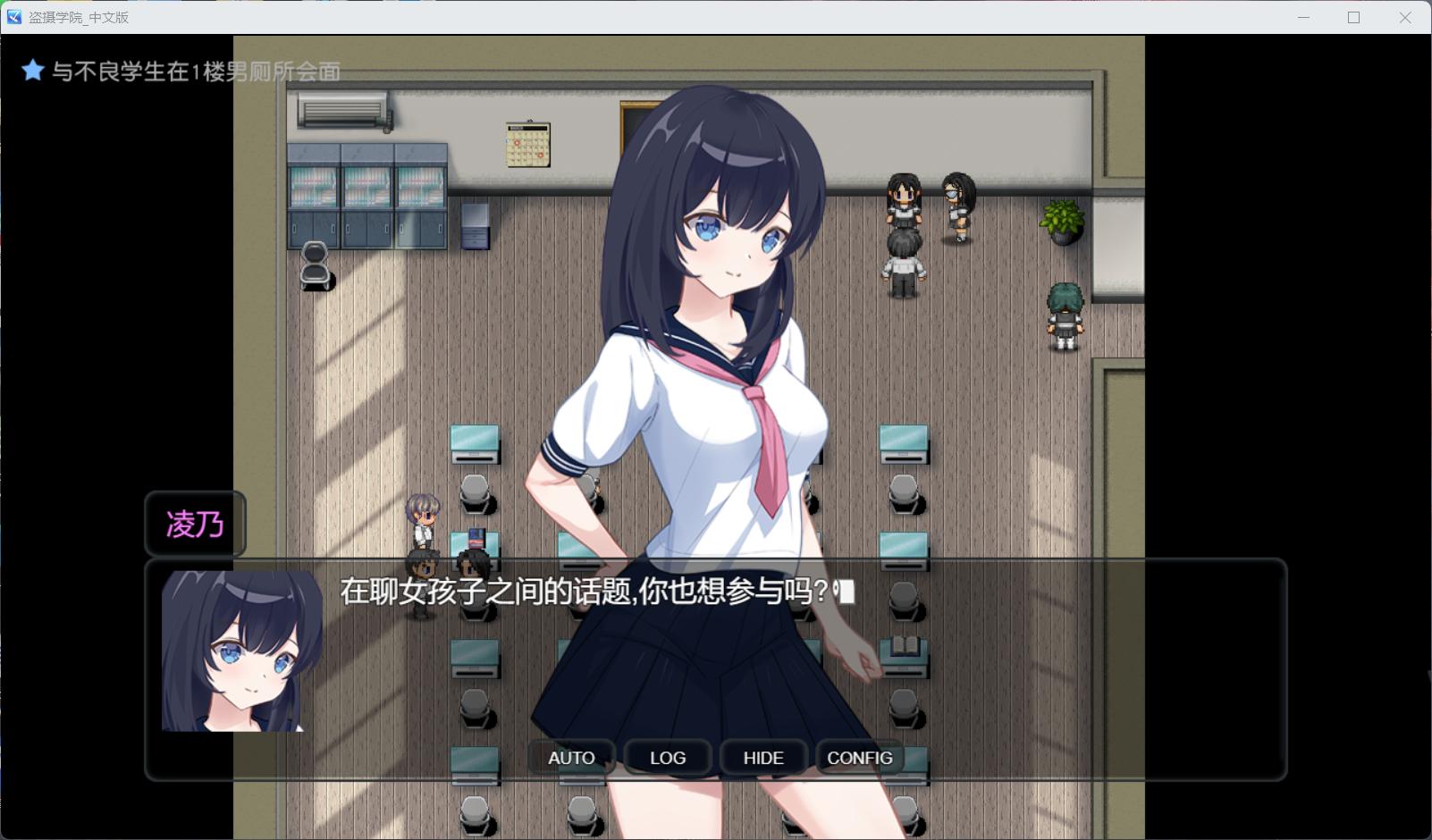Viewport: 1432px width, 840px height.
Task: Close the game window
Action: [1405, 17]
